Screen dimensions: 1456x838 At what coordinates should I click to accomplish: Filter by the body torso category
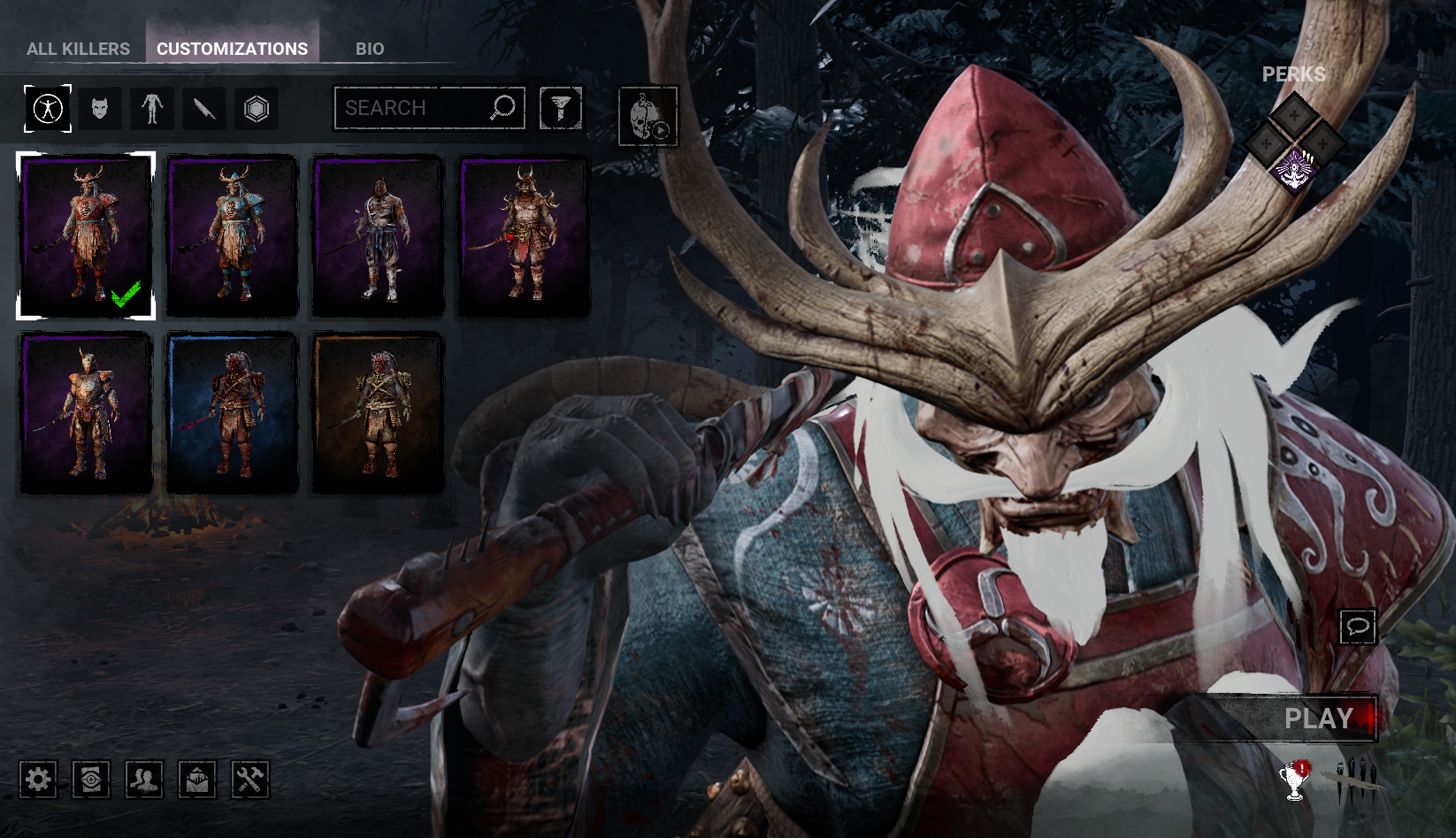pyautogui.click(x=152, y=109)
